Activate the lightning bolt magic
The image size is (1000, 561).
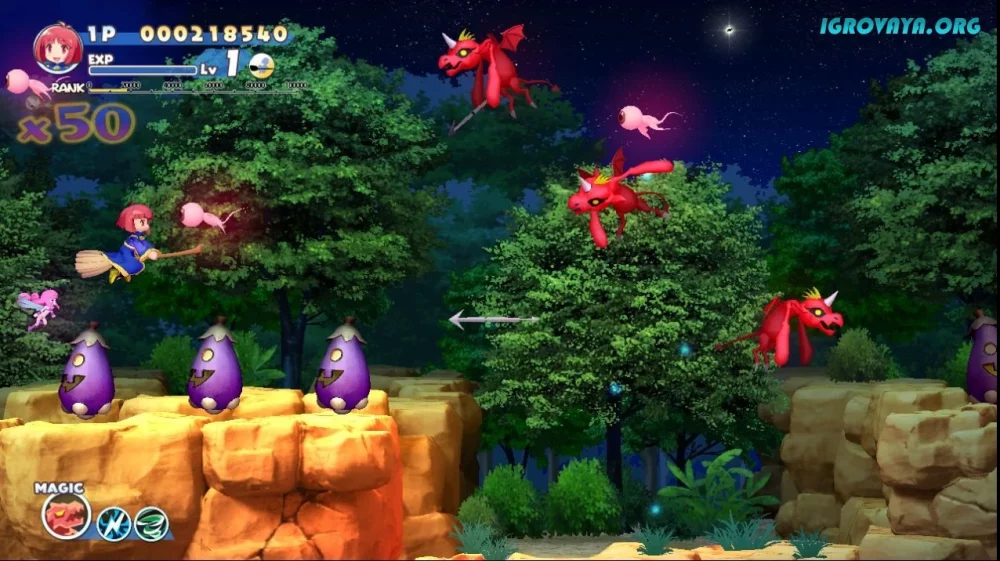pos(113,523)
